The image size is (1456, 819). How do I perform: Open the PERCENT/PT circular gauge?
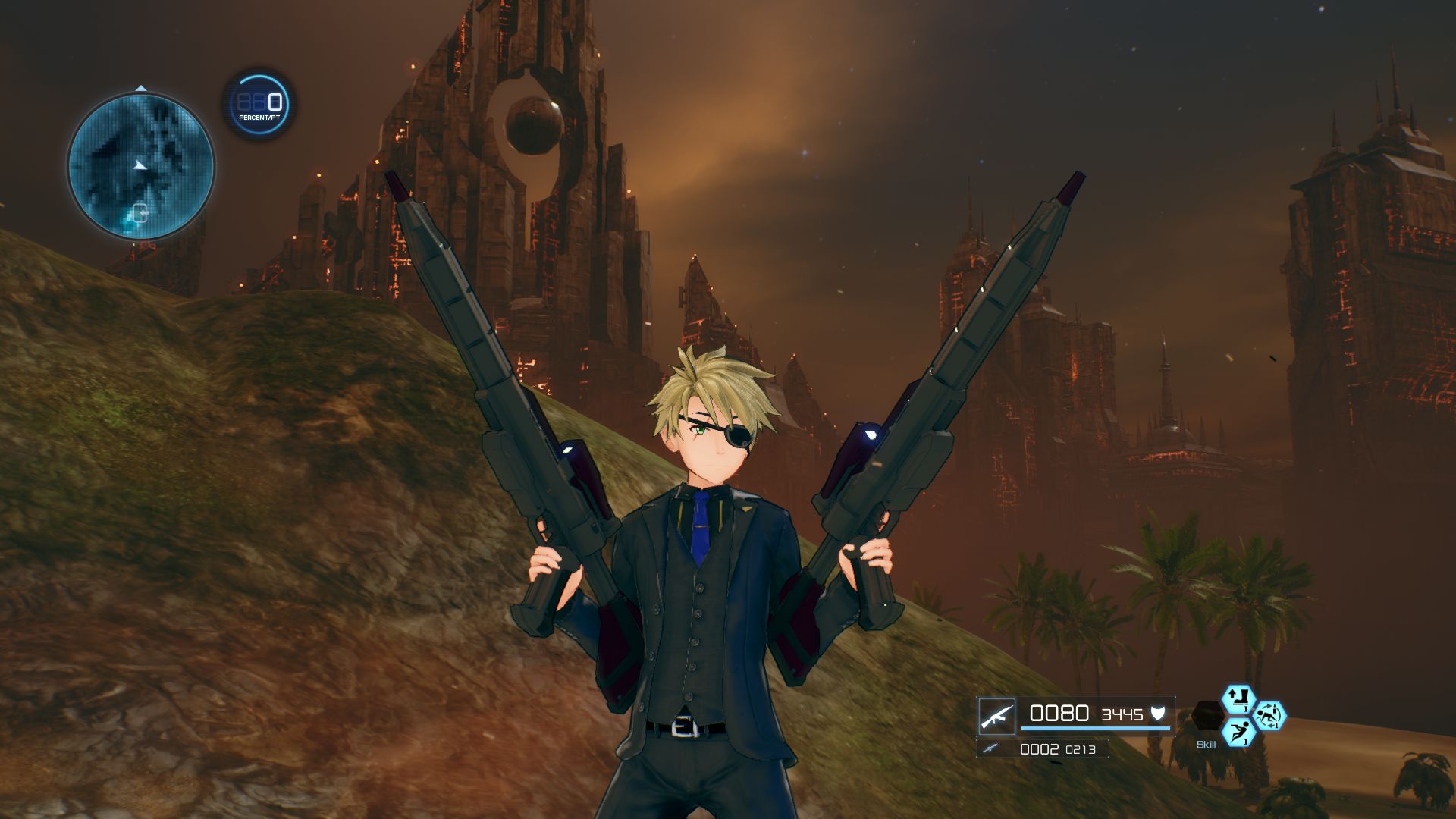258,104
